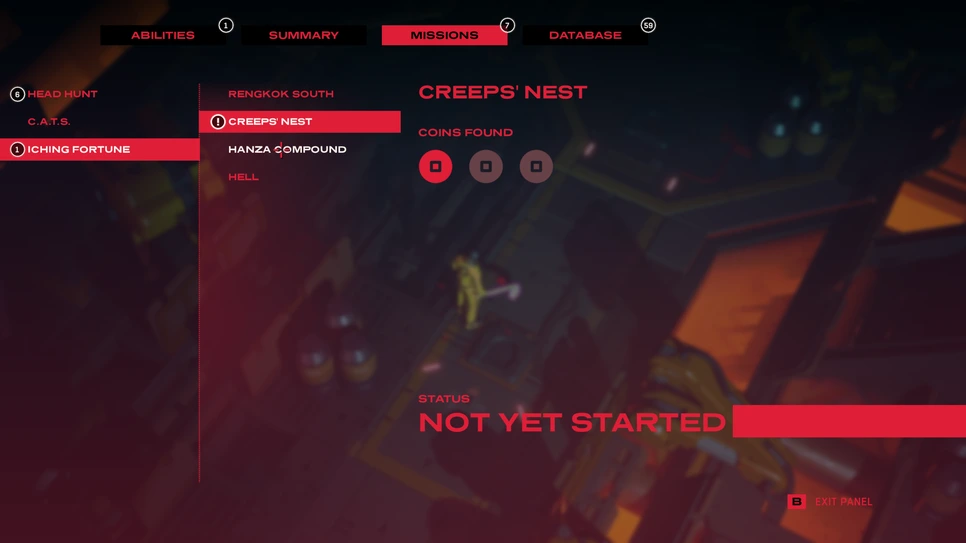This screenshot has width=966, height=543.
Task: Open the Iching Fortune category
Action: (79, 149)
